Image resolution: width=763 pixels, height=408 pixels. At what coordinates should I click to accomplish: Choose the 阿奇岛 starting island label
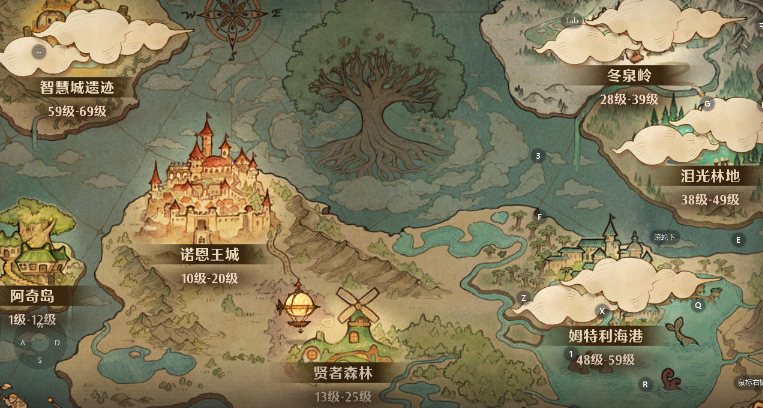32,297
